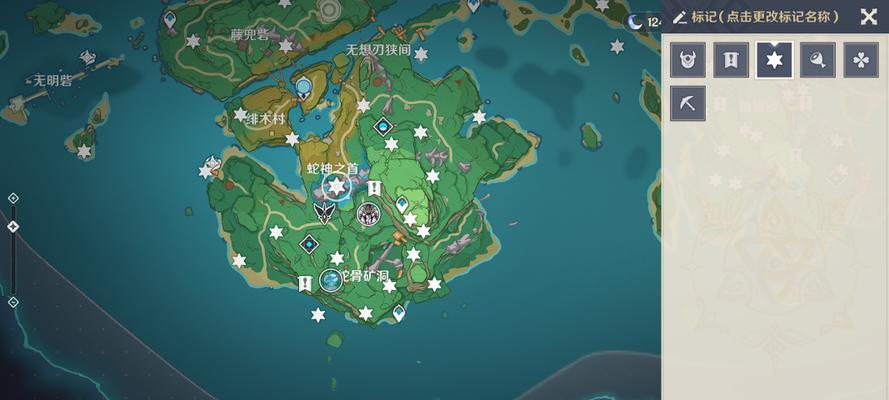Close the marker panel with the X

[x=867, y=16]
